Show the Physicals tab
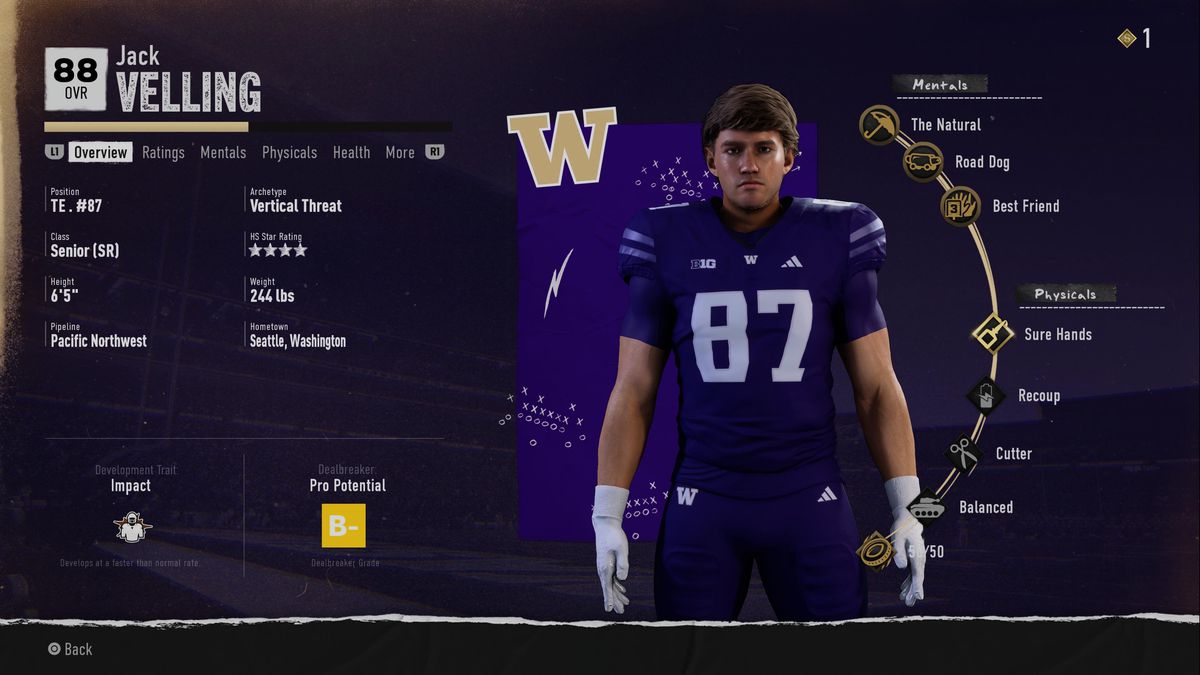The width and height of the screenshot is (1200, 675). pyautogui.click(x=289, y=152)
